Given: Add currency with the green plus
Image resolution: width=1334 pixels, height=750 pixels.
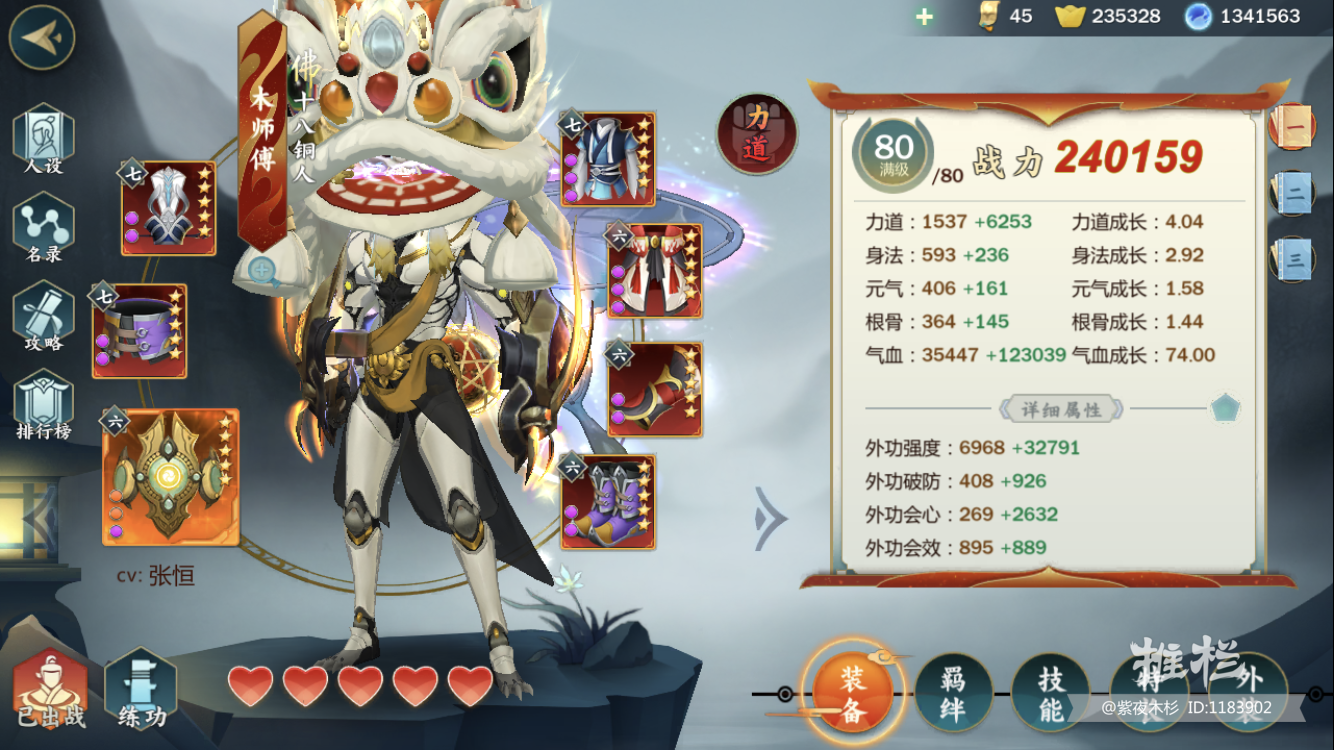Looking at the screenshot, I should pyautogui.click(x=924, y=17).
